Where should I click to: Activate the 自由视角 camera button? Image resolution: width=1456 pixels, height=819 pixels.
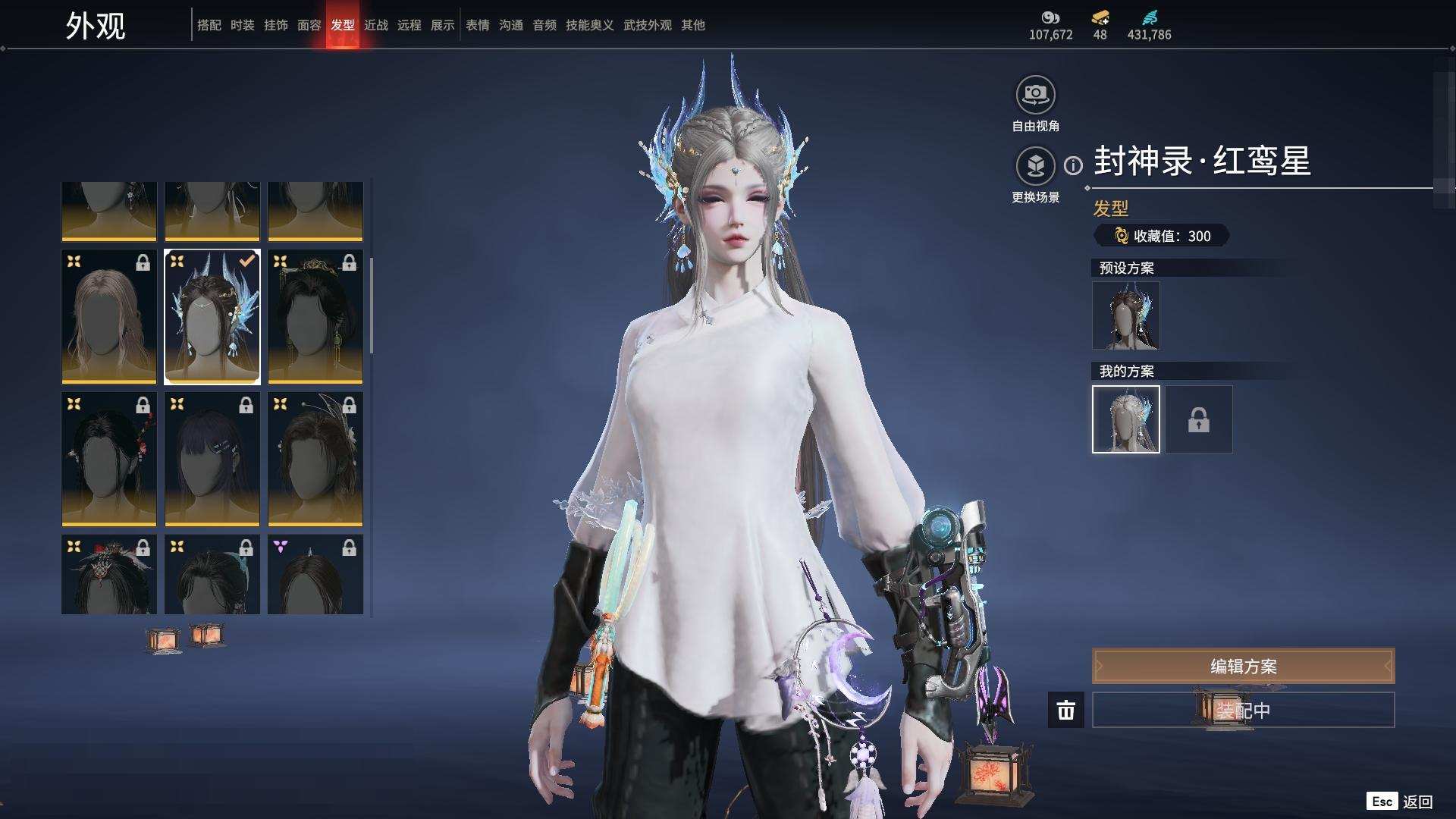pos(1035,96)
